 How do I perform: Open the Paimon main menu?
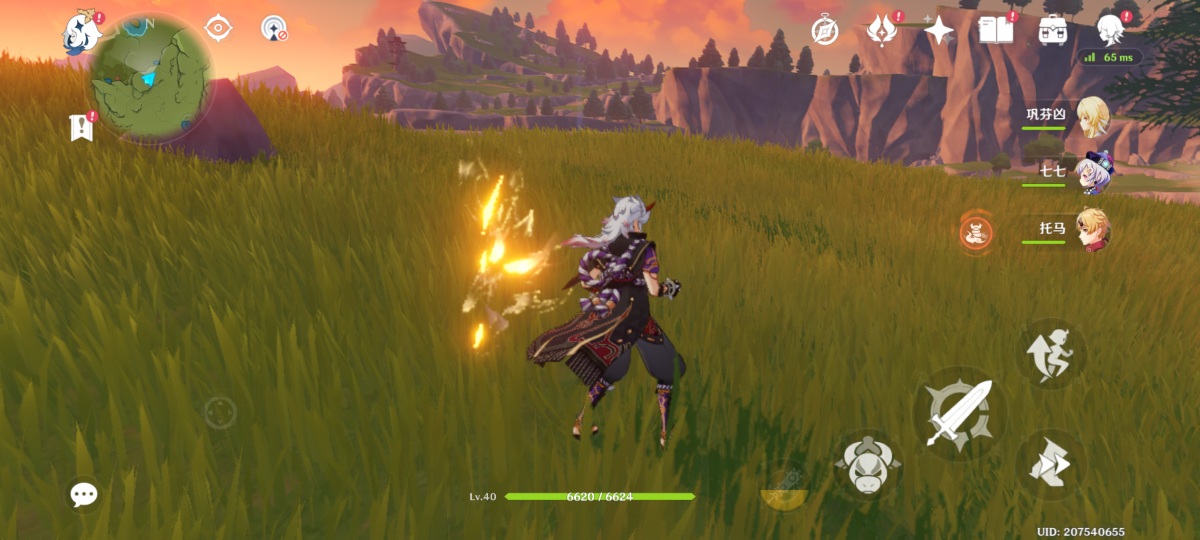click(x=79, y=33)
